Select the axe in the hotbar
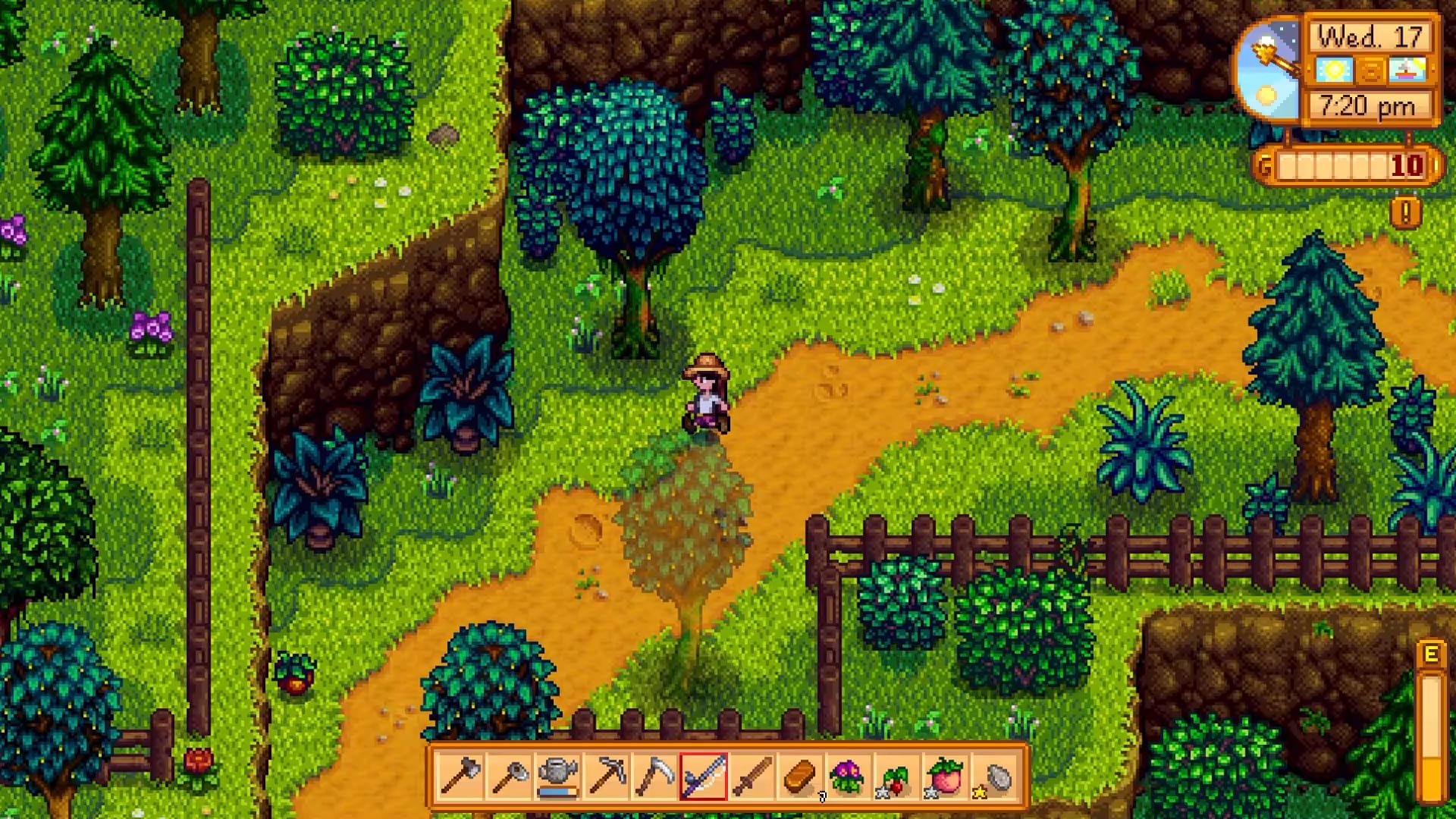This screenshot has height=819, width=1456. [460, 777]
